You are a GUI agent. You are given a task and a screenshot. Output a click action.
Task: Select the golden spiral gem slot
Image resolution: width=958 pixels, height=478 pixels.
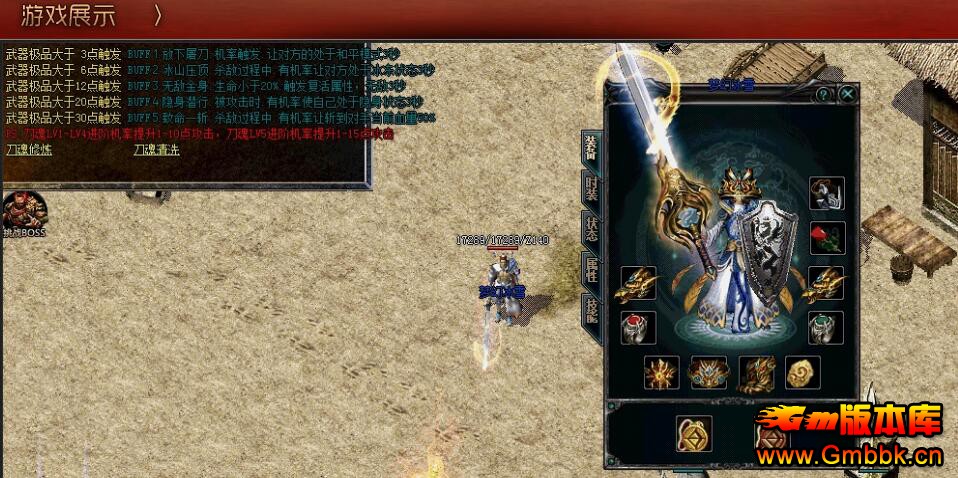pyautogui.click(x=802, y=373)
